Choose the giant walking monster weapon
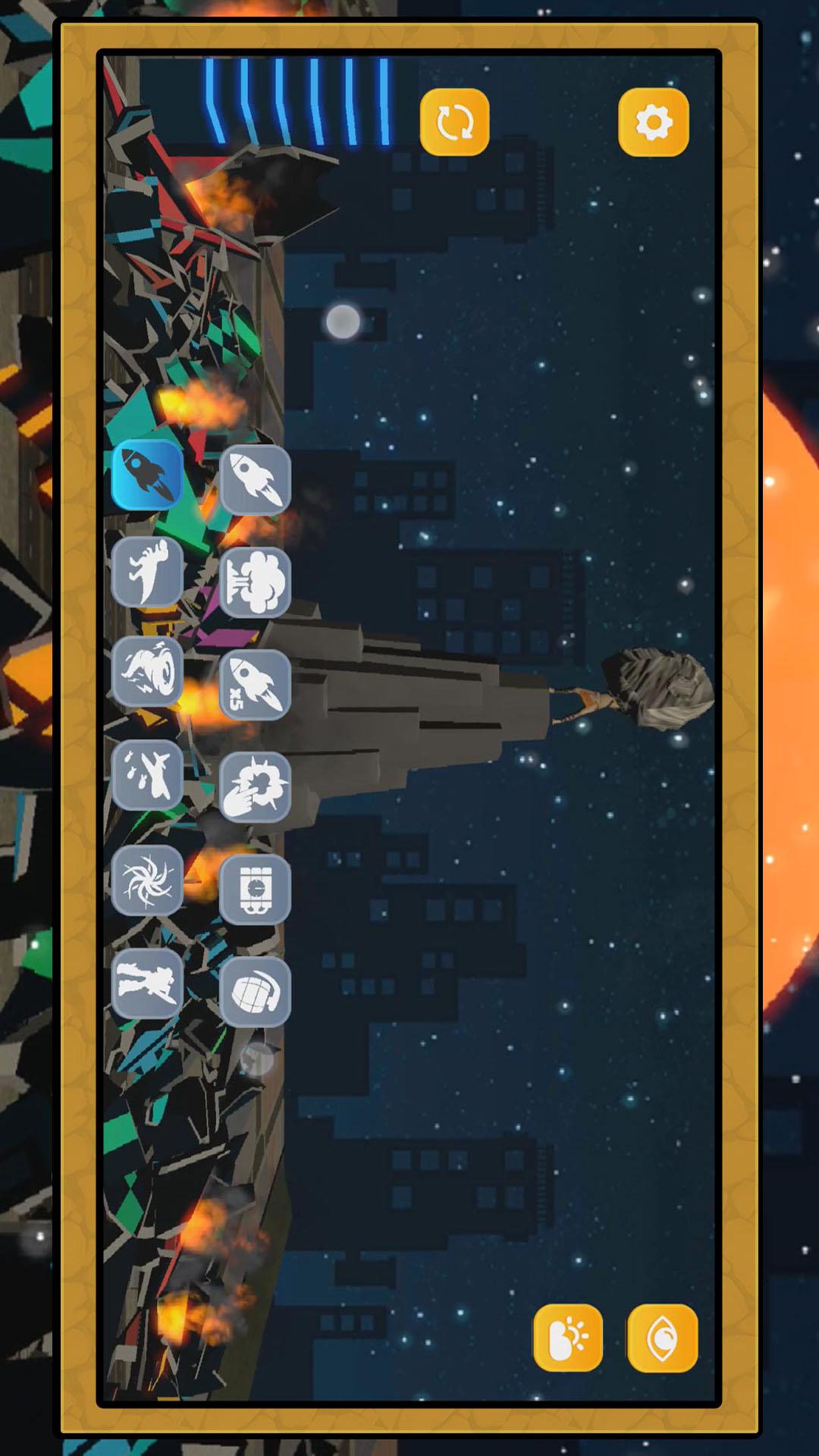This screenshot has width=819, height=1456. pos(148,983)
